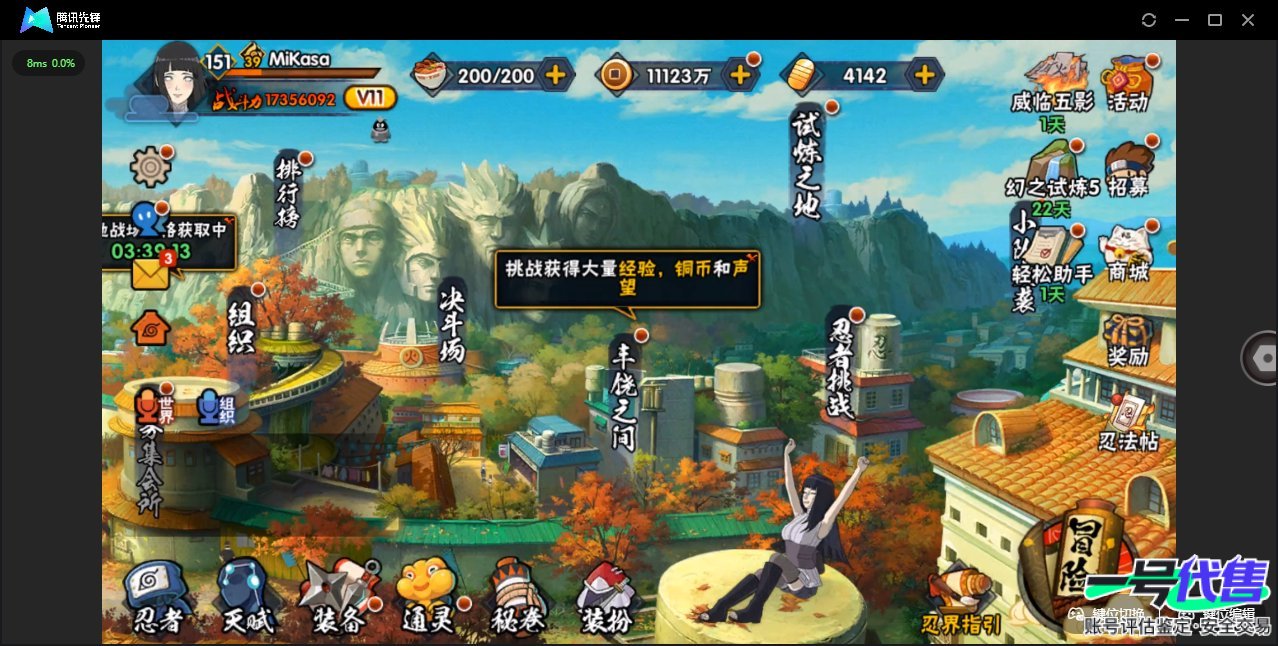Open the 排行榜 ranking board
This screenshot has width=1278, height=646.
pos(289,190)
